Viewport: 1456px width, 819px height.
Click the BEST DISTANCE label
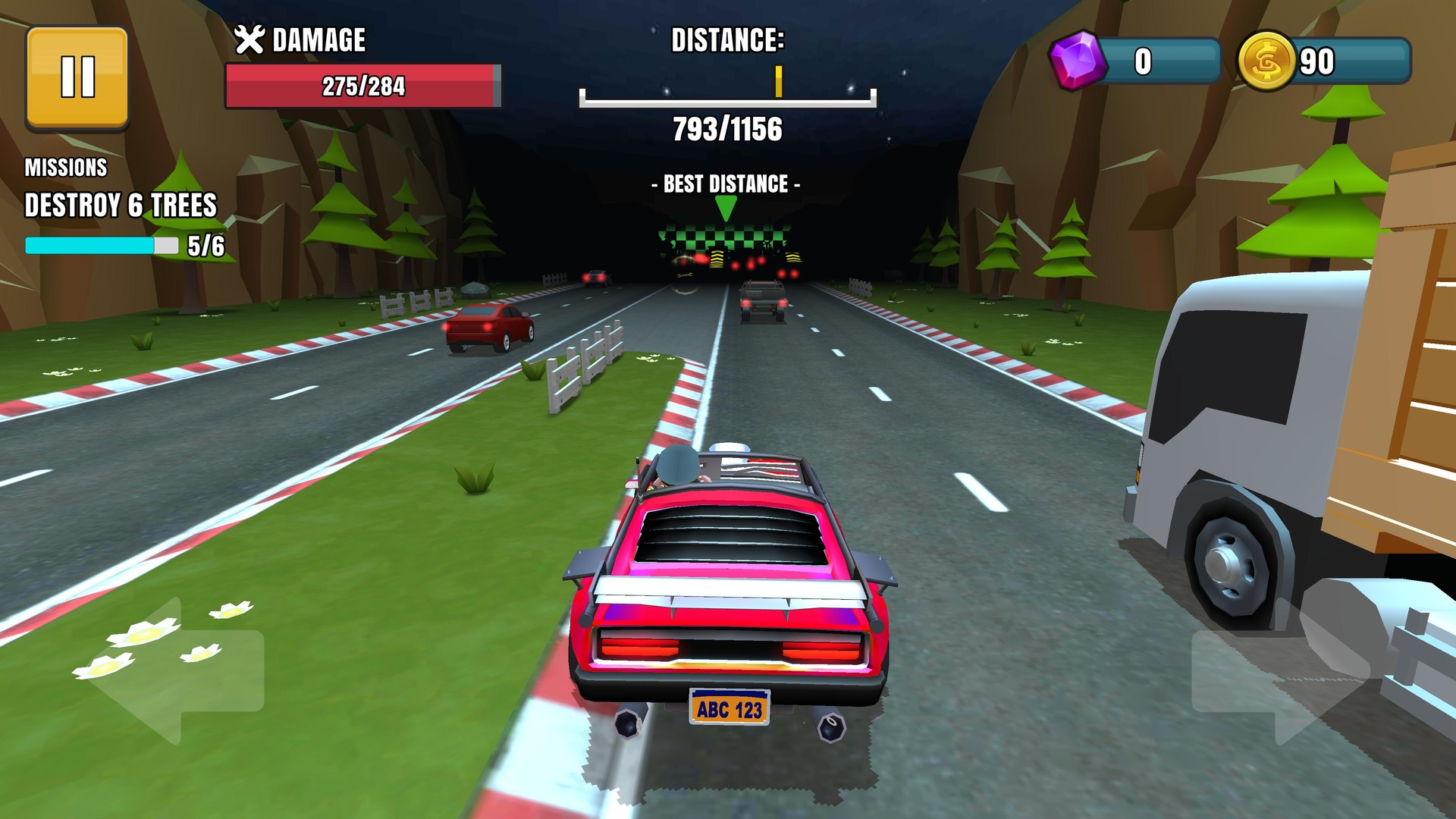click(x=726, y=183)
